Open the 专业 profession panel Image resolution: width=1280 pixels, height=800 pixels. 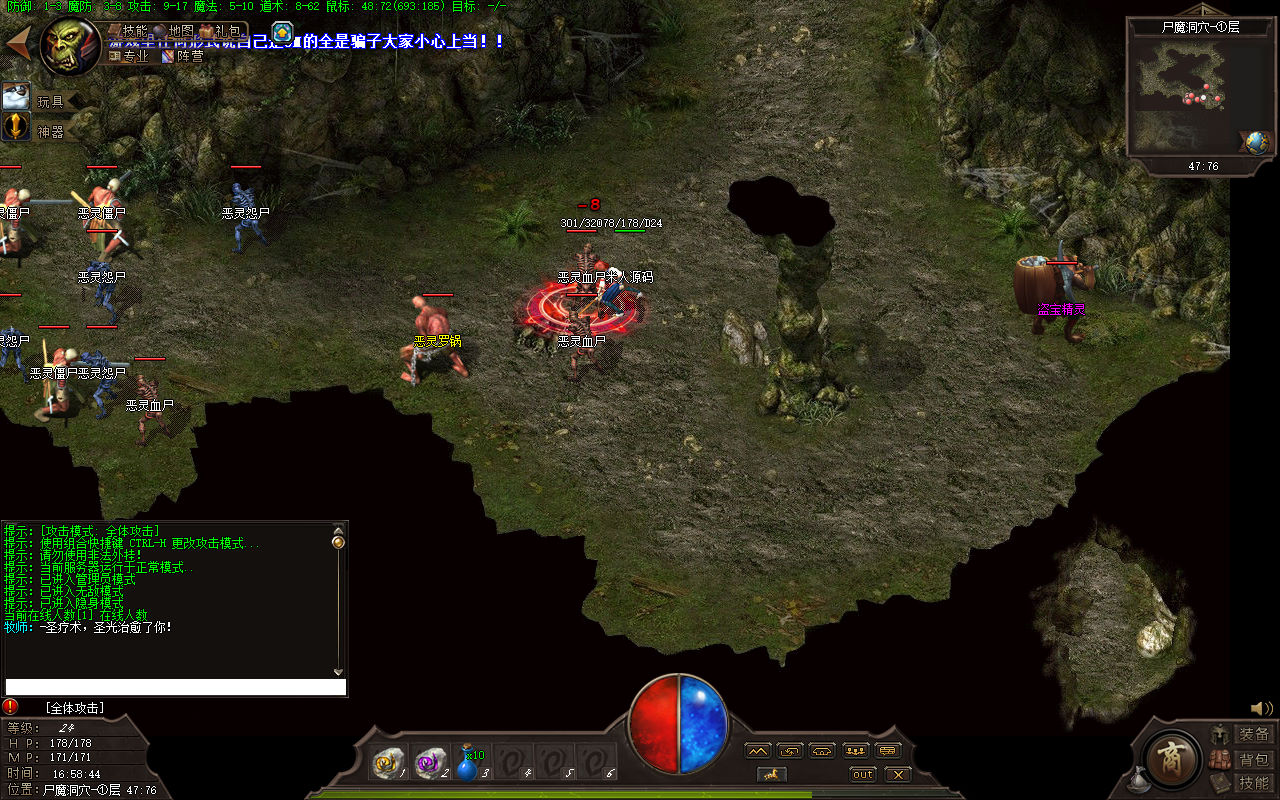(129, 56)
